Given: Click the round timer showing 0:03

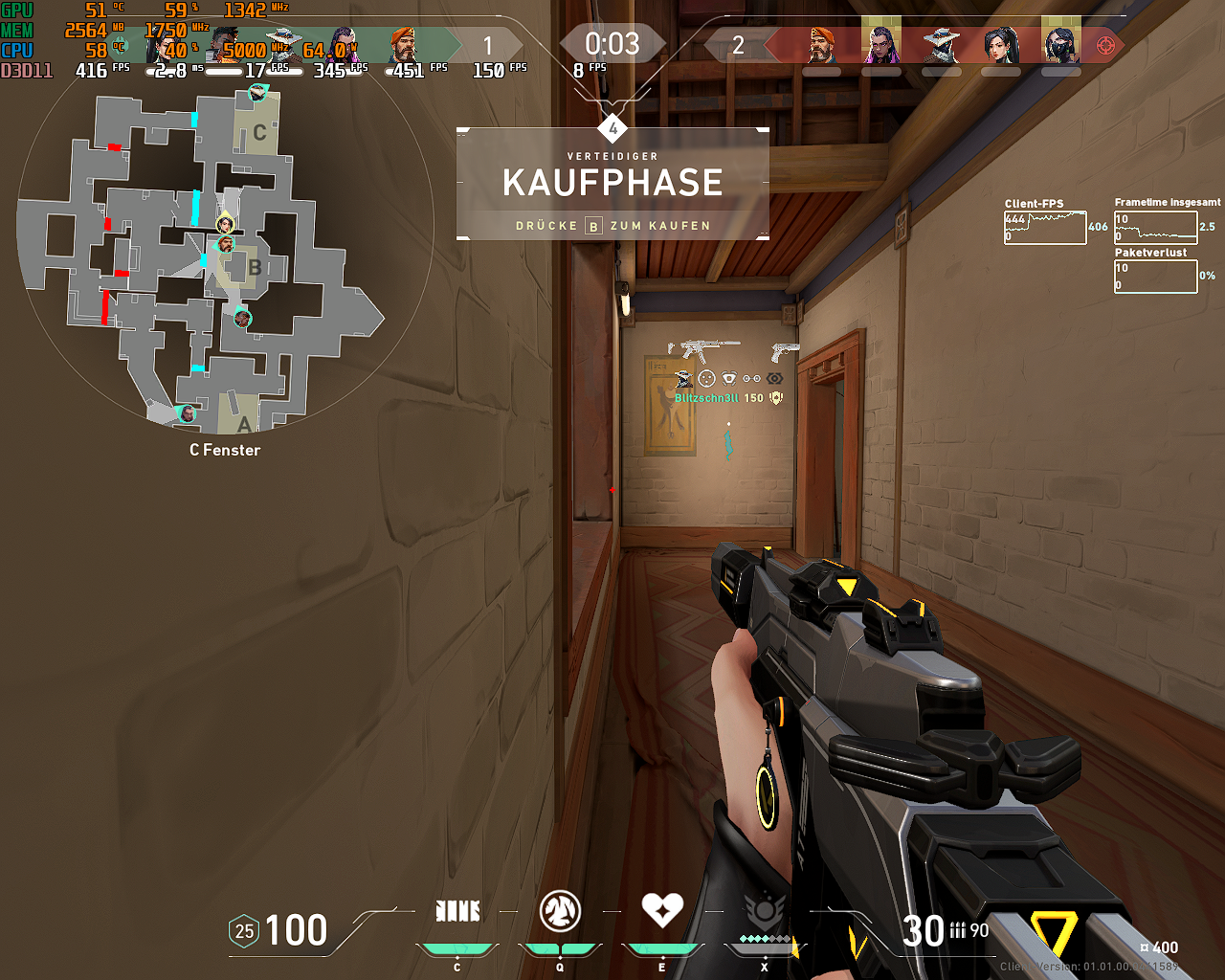Looking at the screenshot, I should click(612, 42).
